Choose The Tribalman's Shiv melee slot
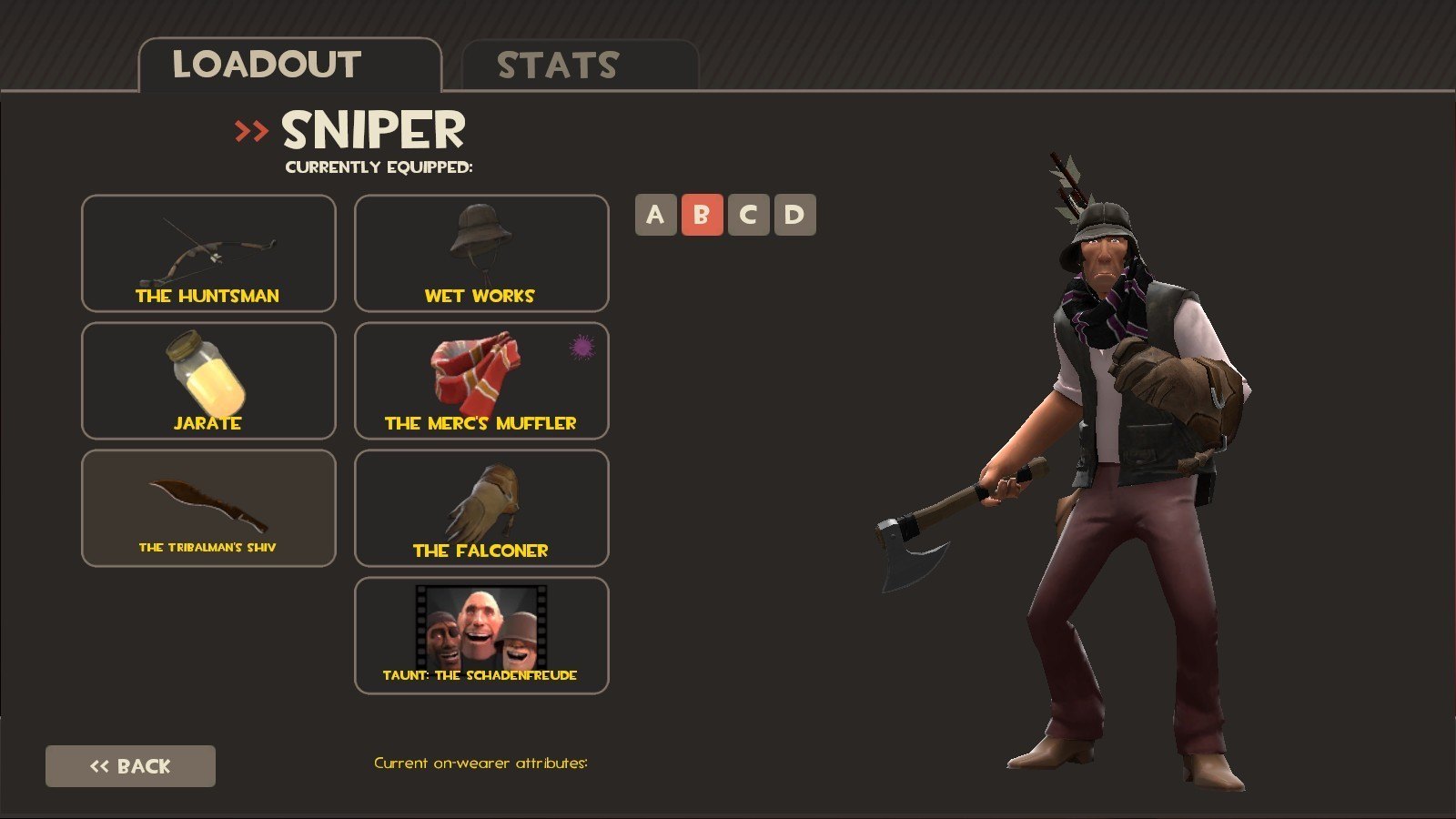1456x819 pixels. tap(208, 508)
